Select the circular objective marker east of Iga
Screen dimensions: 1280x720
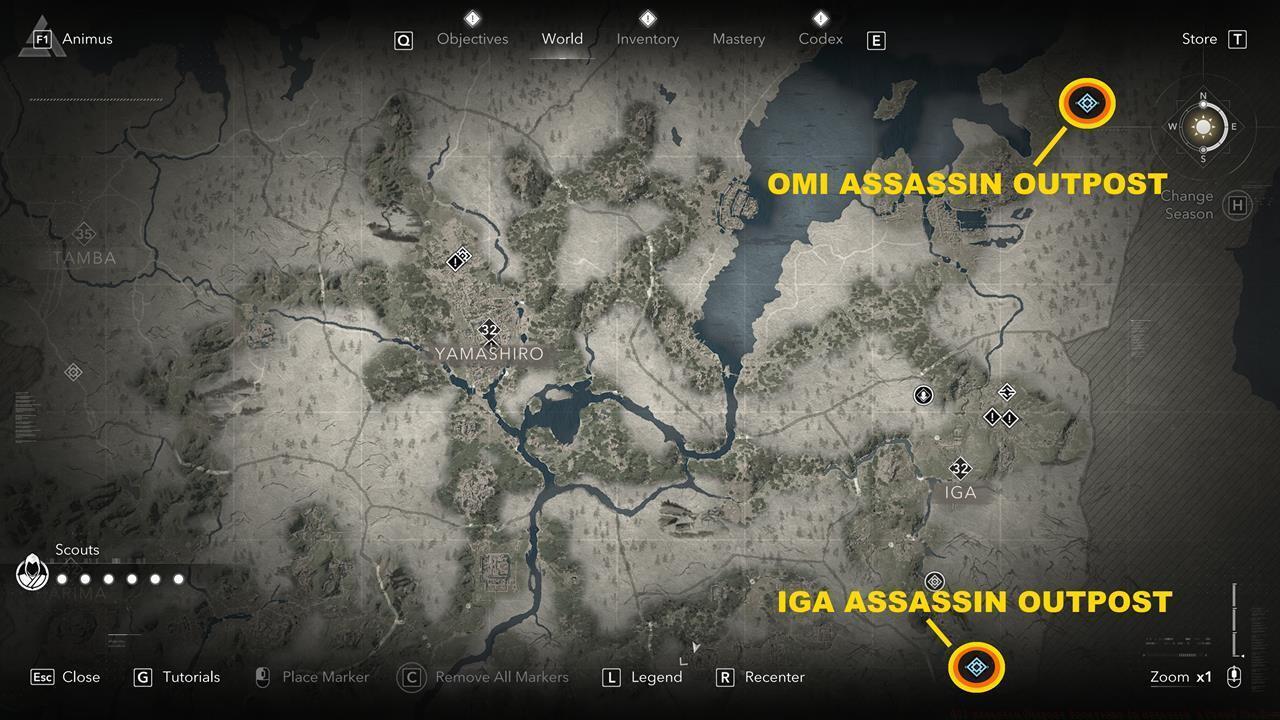922,395
